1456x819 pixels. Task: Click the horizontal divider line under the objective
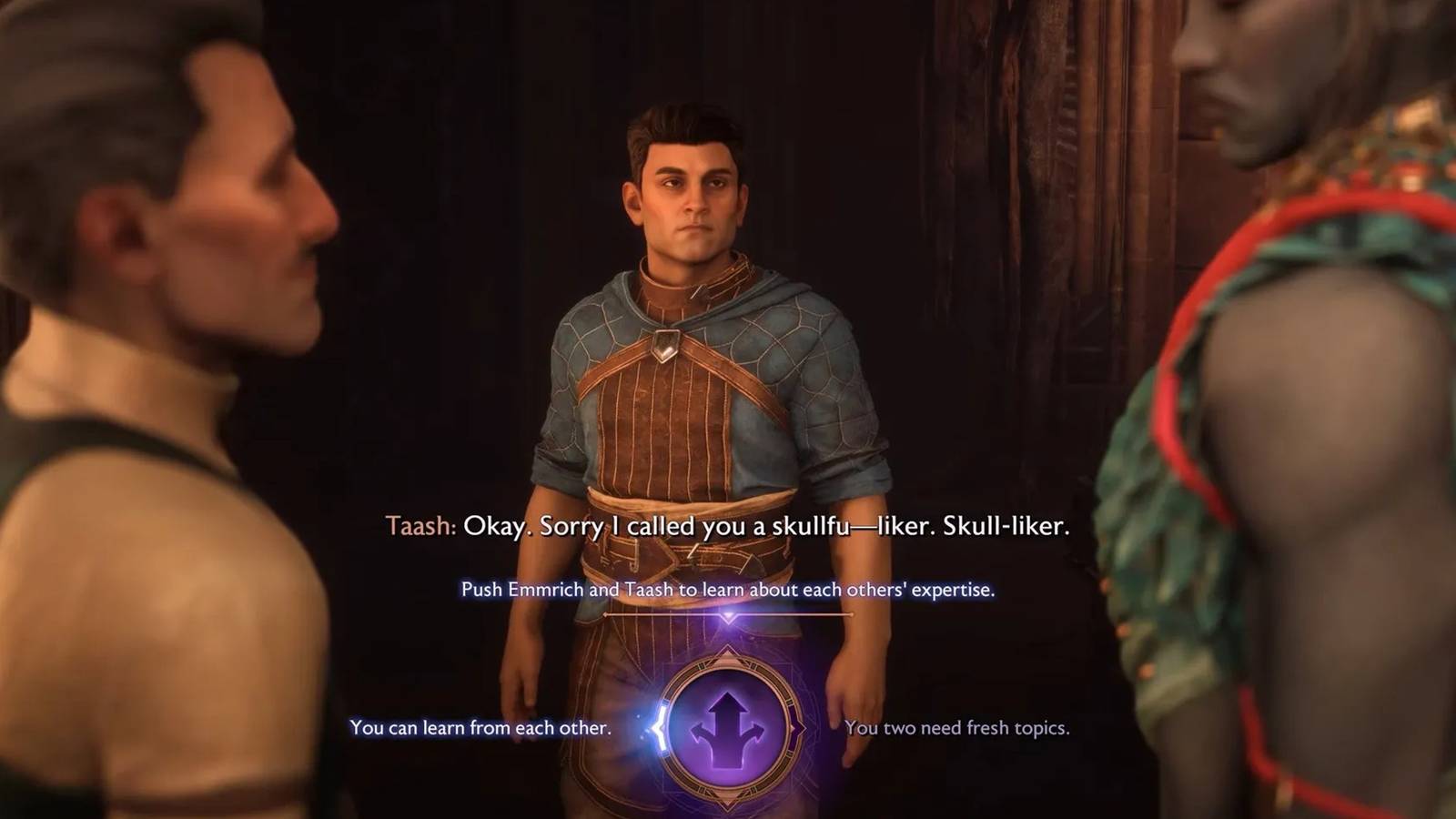728,614
